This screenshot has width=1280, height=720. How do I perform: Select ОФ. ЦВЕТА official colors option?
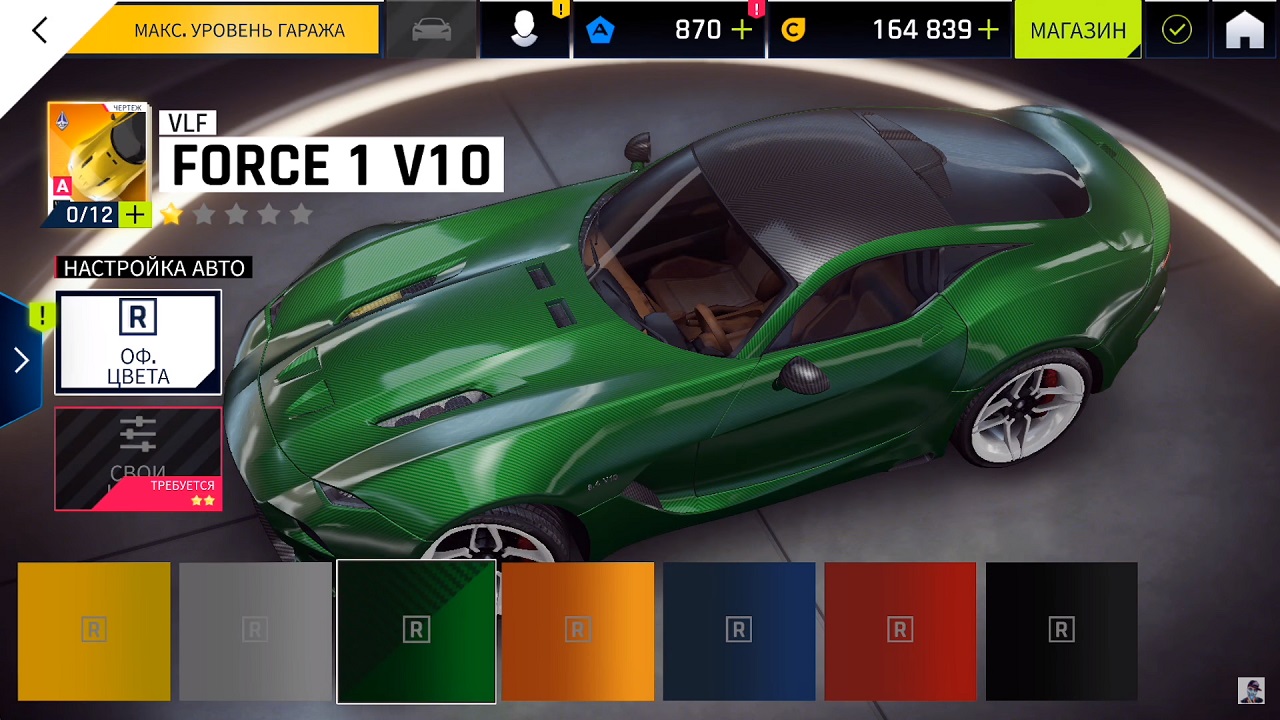[x=138, y=342]
